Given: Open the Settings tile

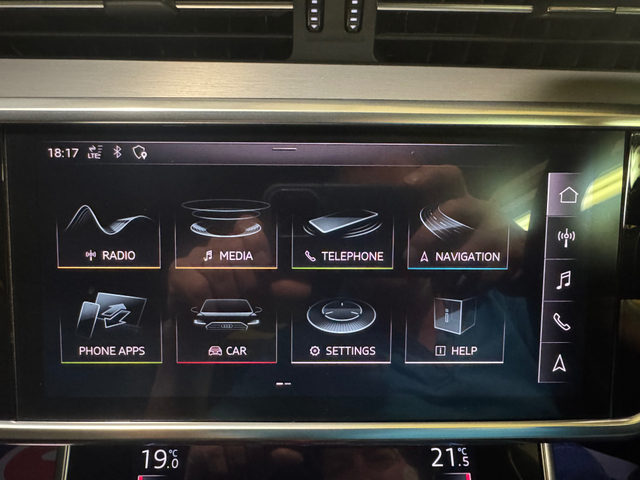Looking at the screenshot, I should pos(342,328).
